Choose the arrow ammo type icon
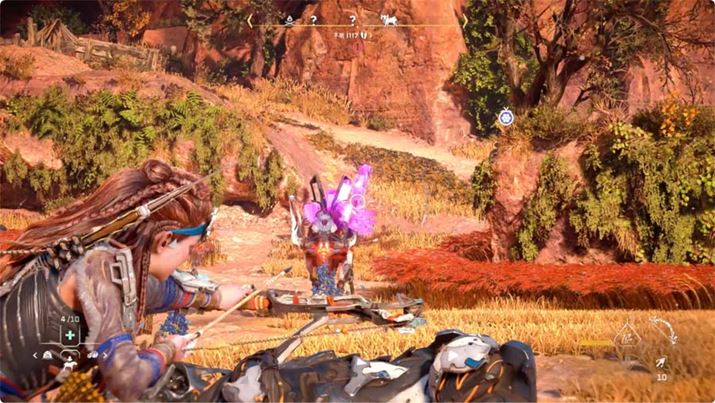This screenshot has width=715, height=403. [x=660, y=363]
